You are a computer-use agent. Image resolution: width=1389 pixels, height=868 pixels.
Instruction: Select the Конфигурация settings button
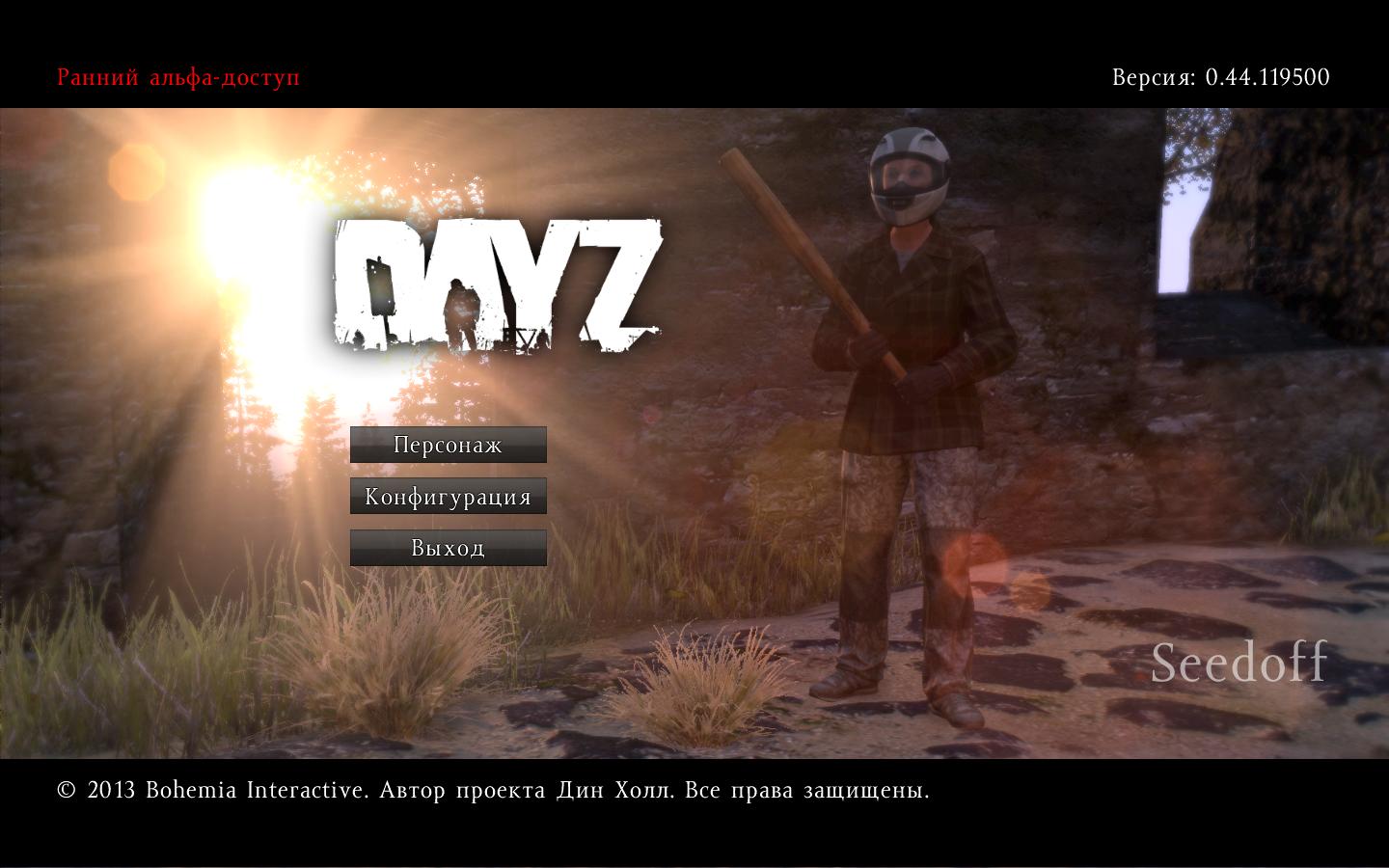448,497
